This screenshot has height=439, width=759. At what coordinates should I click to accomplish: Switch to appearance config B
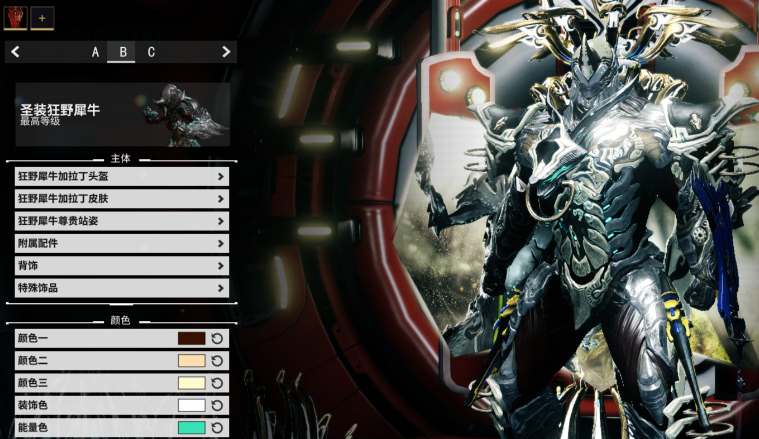pyautogui.click(x=123, y=52)
